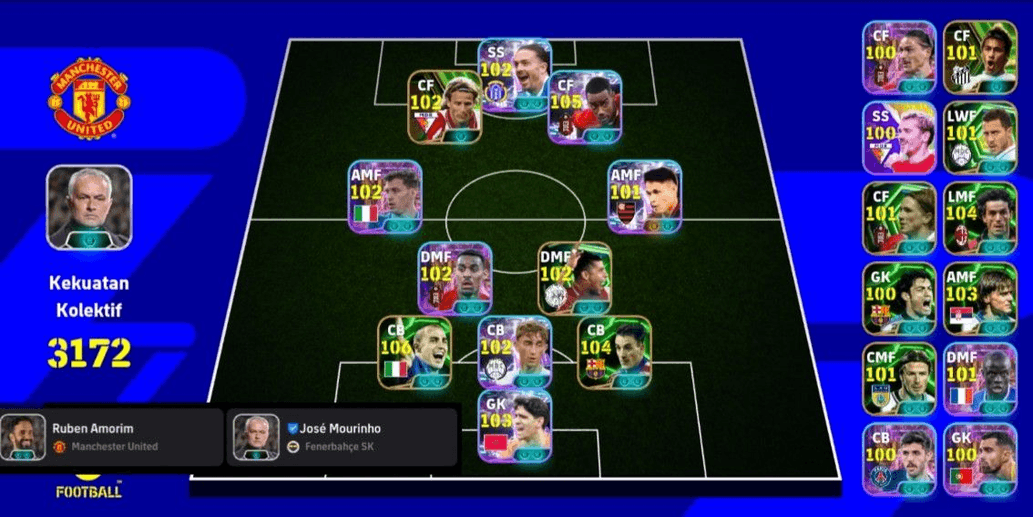Screen dimensions: 1033x517
Task: Choose the CB 106 defender card
Action: pyautogui.click(x=414, y=352)
